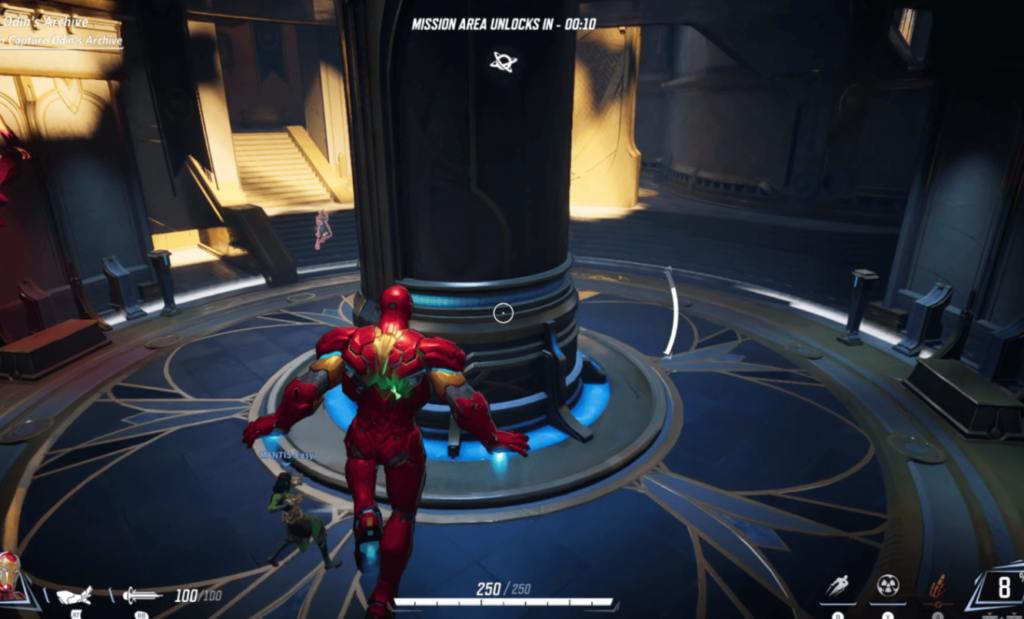Activate the flying figure boost ability
The width and height of the screenshot is (1024, 619).
point(838,586)
